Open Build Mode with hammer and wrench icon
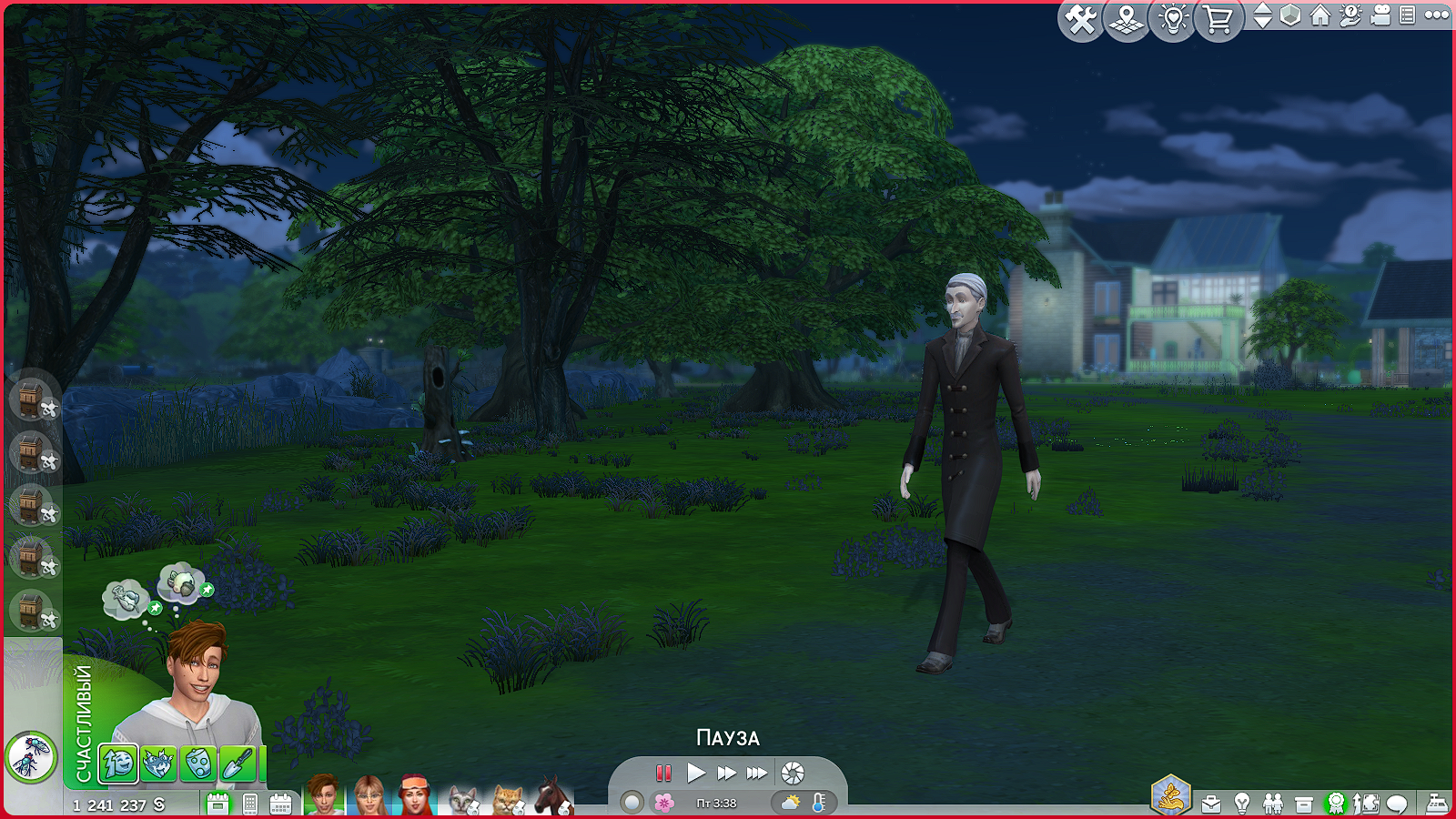The width and height of the screenshot is (1456, 819). (x=1080, y=19)
